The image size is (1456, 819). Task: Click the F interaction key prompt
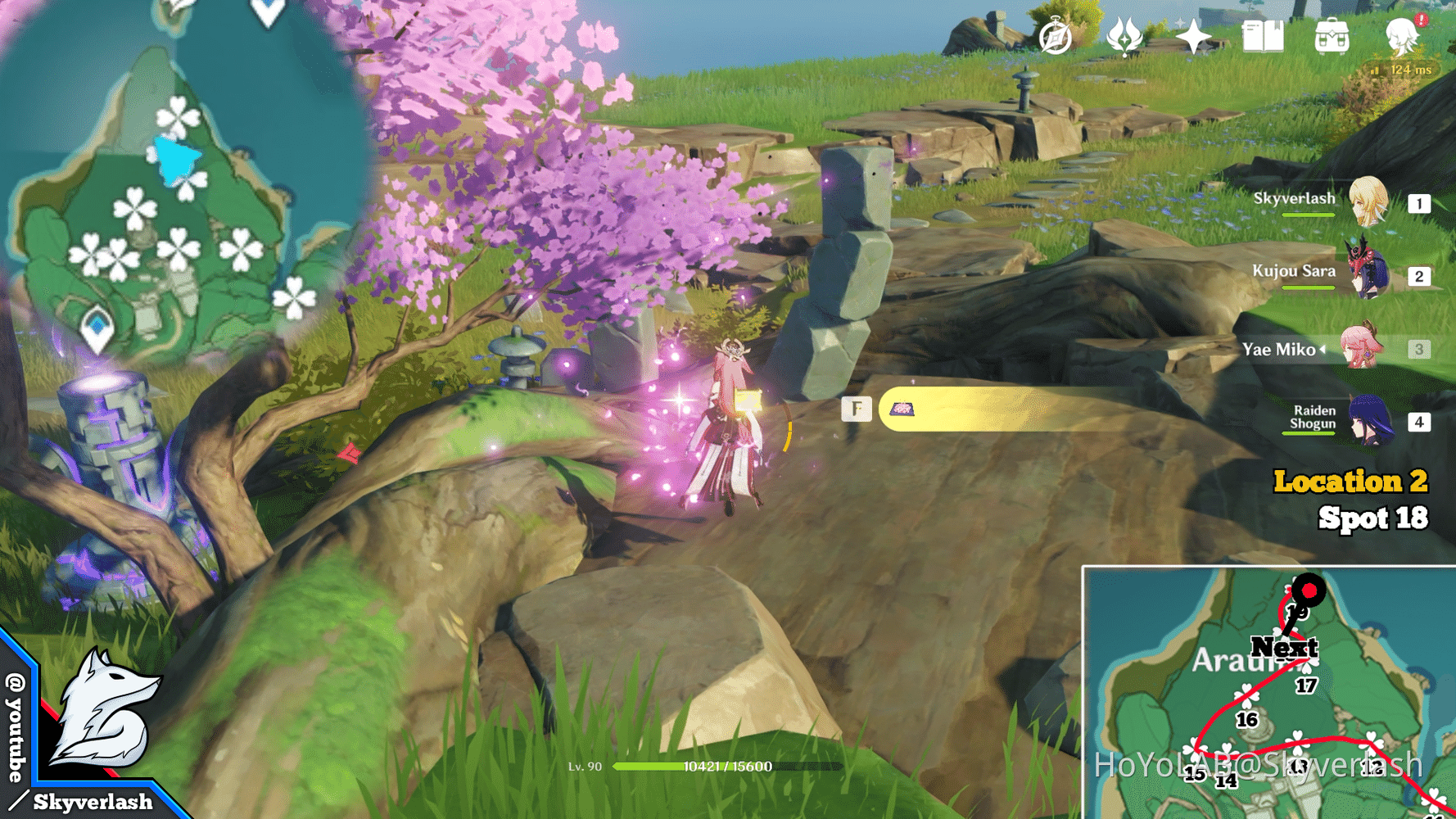tap(856, 408)
